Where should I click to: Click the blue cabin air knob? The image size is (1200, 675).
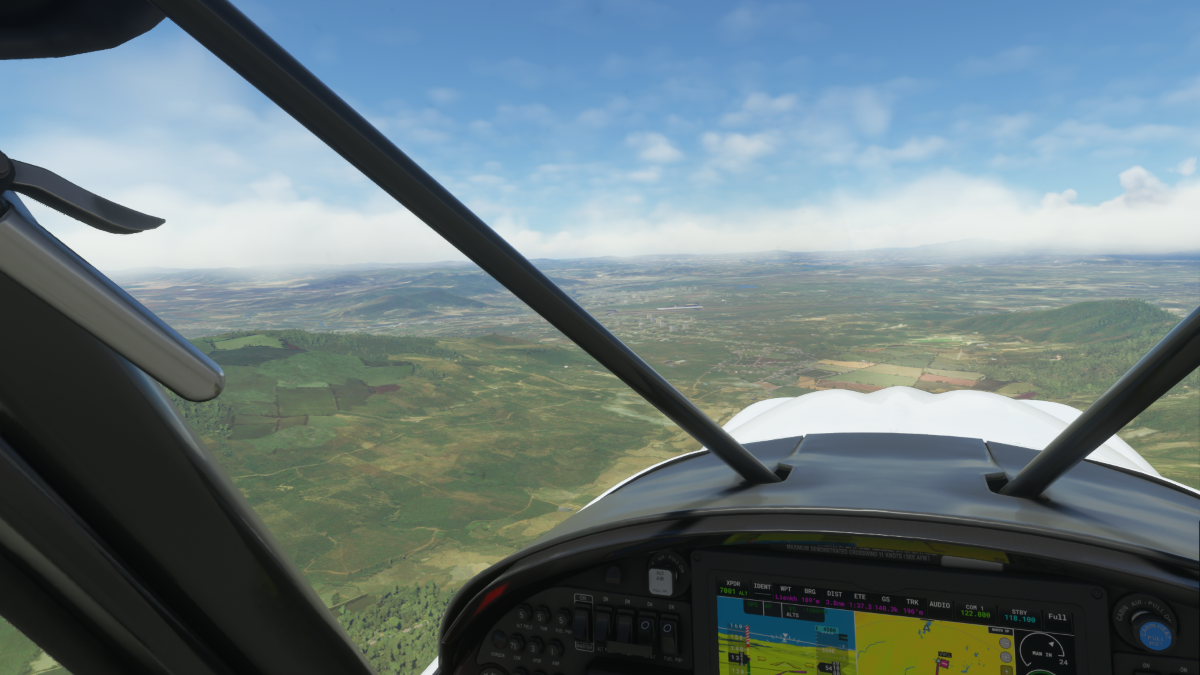pyautogui.click(x=1154, y=635)
